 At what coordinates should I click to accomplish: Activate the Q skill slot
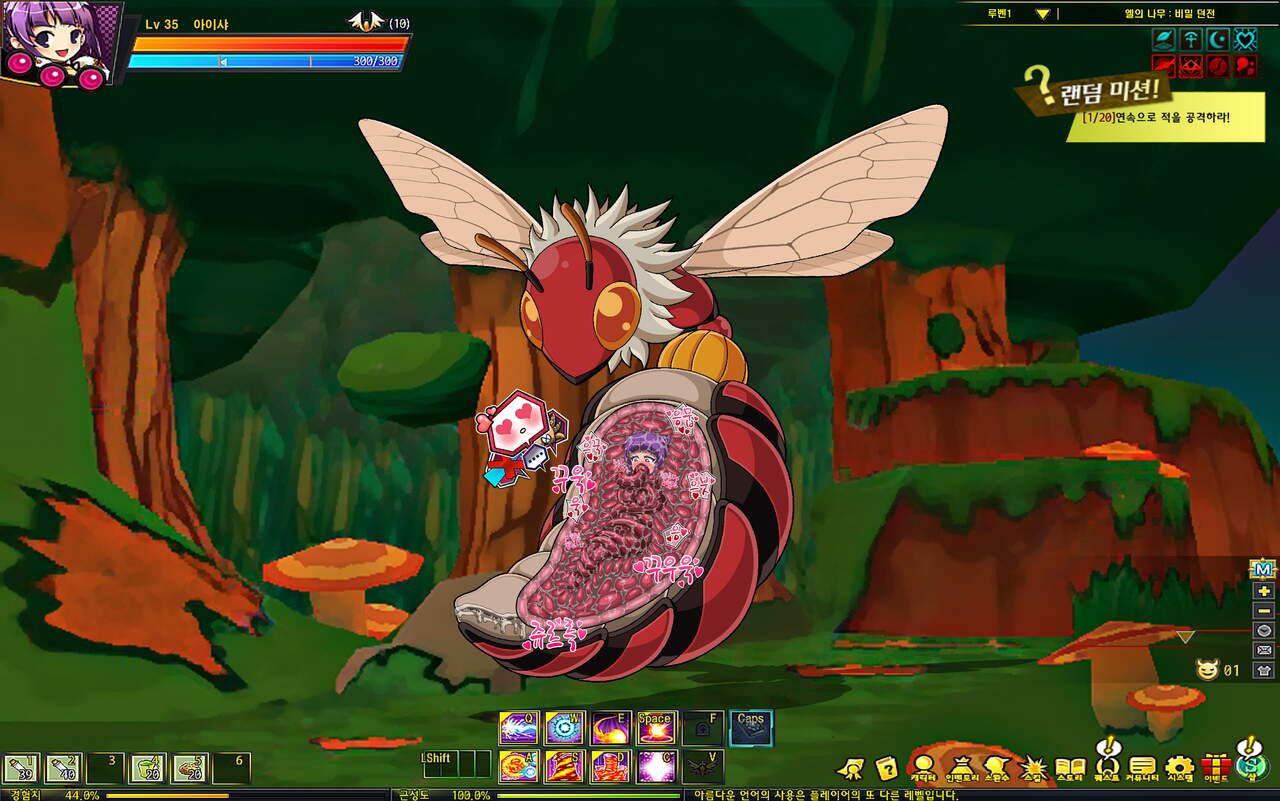tap(519, 728)
